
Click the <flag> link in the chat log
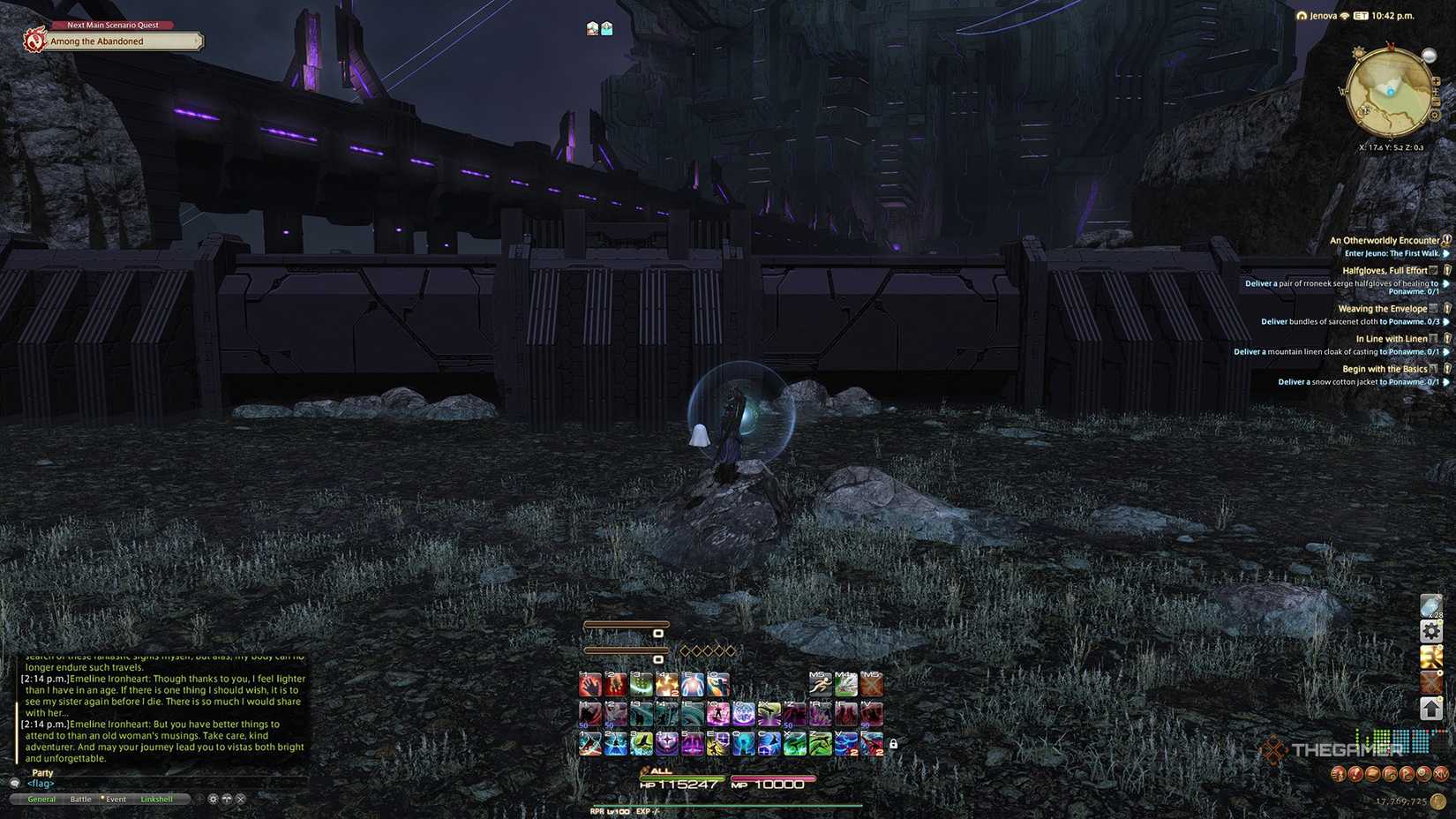(x=40, y=784)
